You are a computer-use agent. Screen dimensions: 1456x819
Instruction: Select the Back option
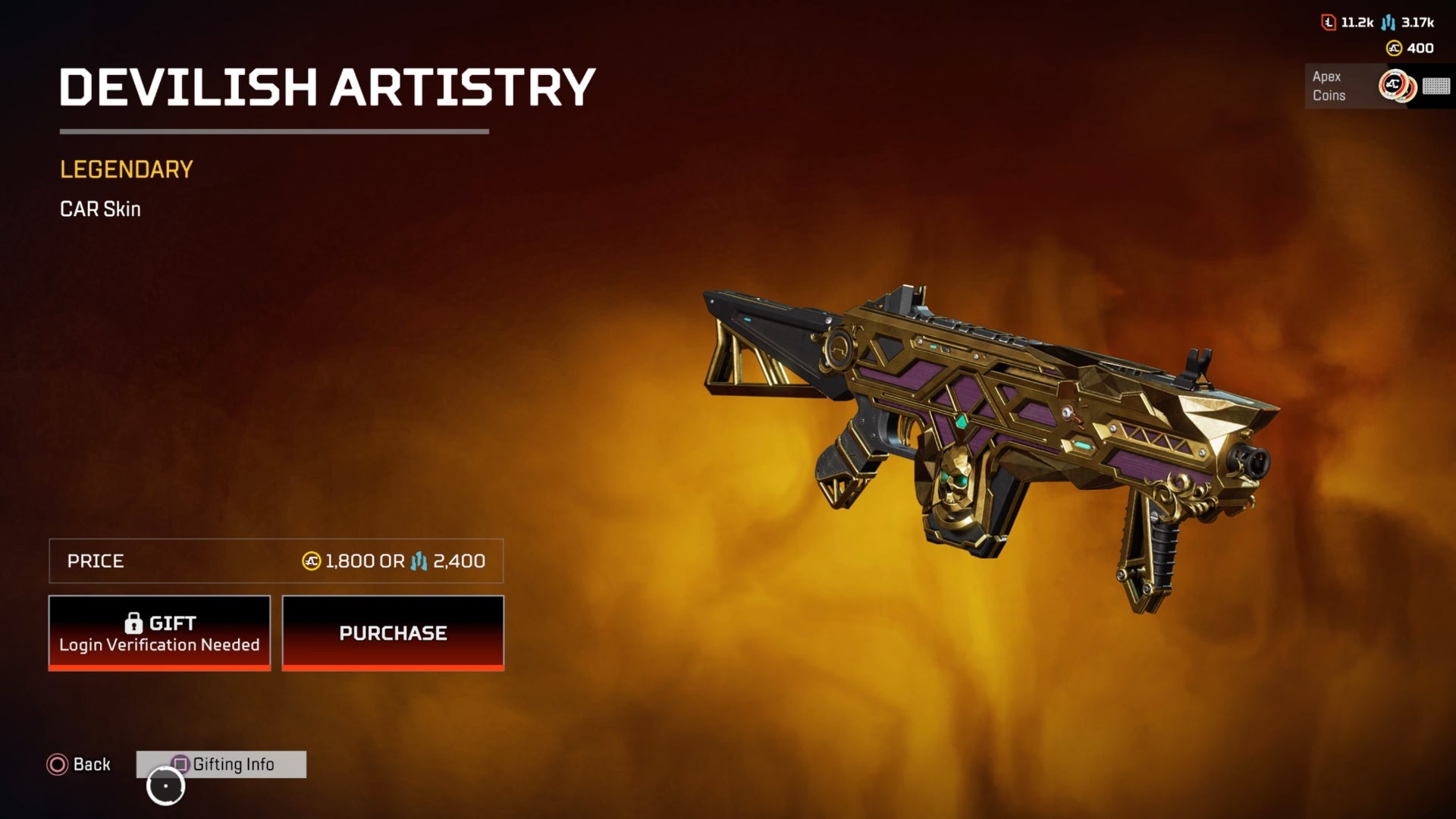click(89, 764)
